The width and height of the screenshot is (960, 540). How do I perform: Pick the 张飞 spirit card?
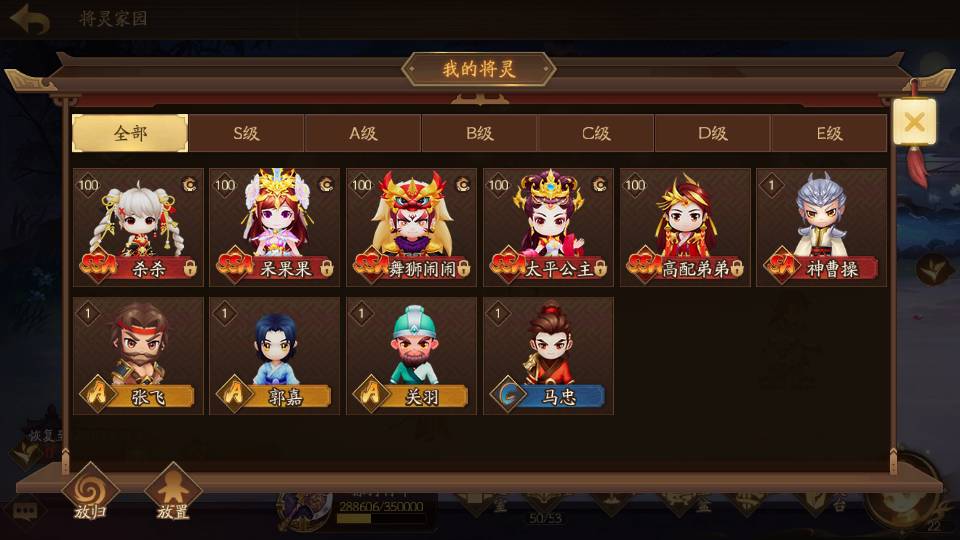138,355
